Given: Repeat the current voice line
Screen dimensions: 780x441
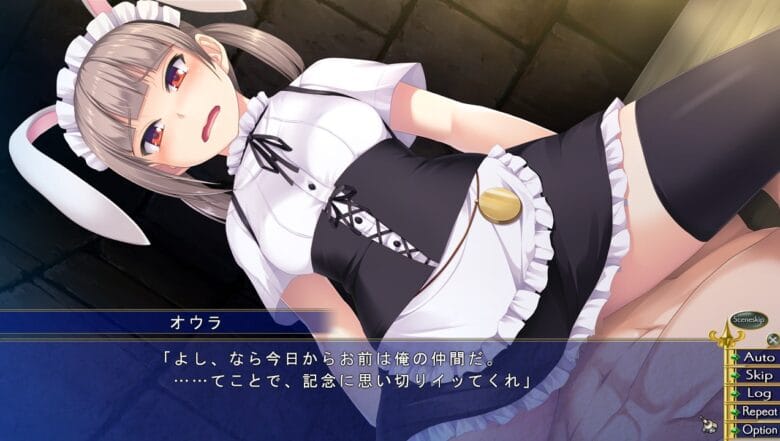Looking at the screenshot, I should coord(758,411).
